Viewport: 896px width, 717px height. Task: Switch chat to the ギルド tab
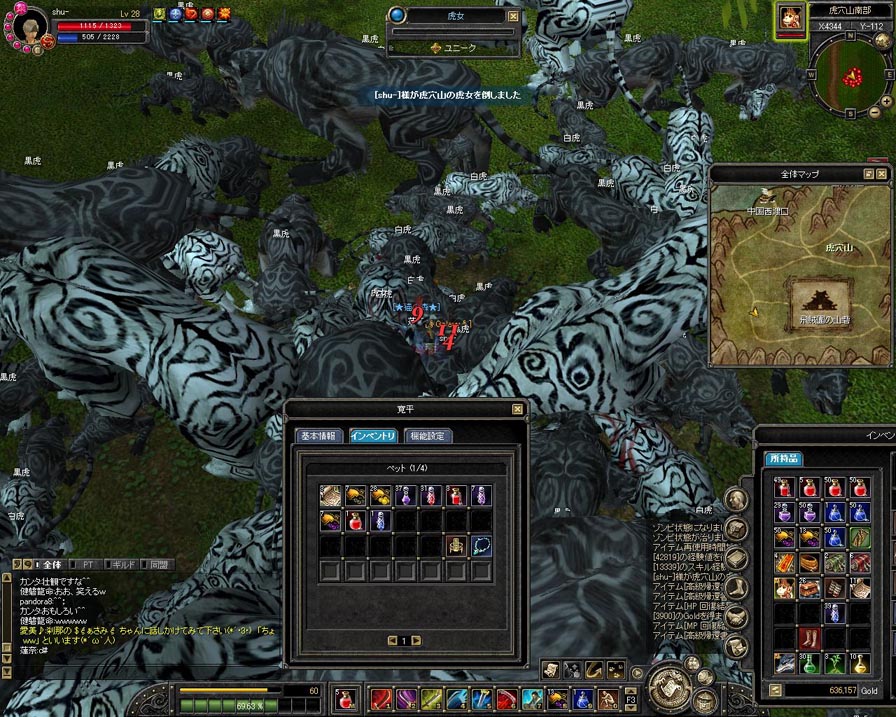(x=122, y=565)
